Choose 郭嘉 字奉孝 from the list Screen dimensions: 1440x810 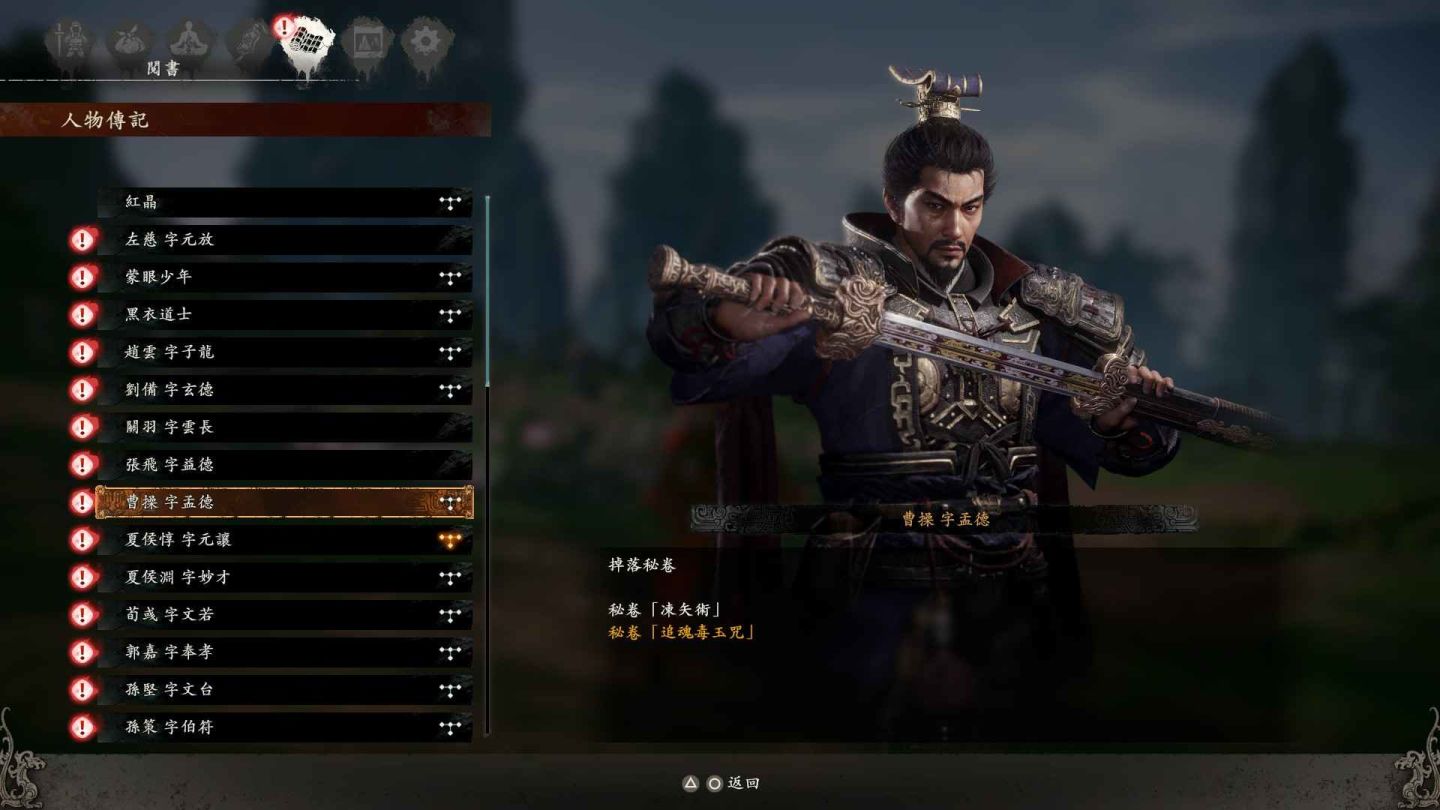pos(284,652)
